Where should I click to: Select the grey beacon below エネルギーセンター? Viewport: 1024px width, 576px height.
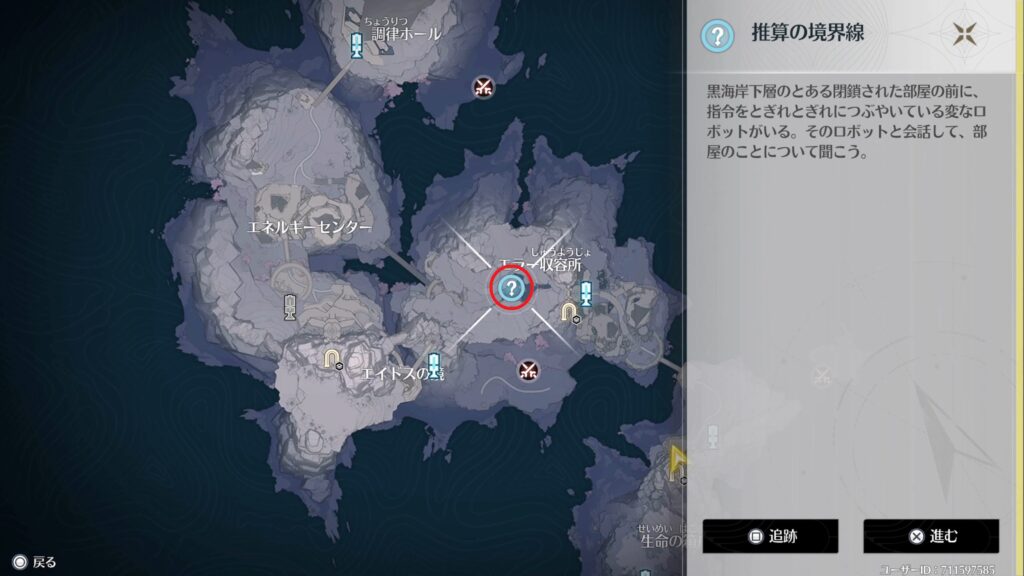290,307
